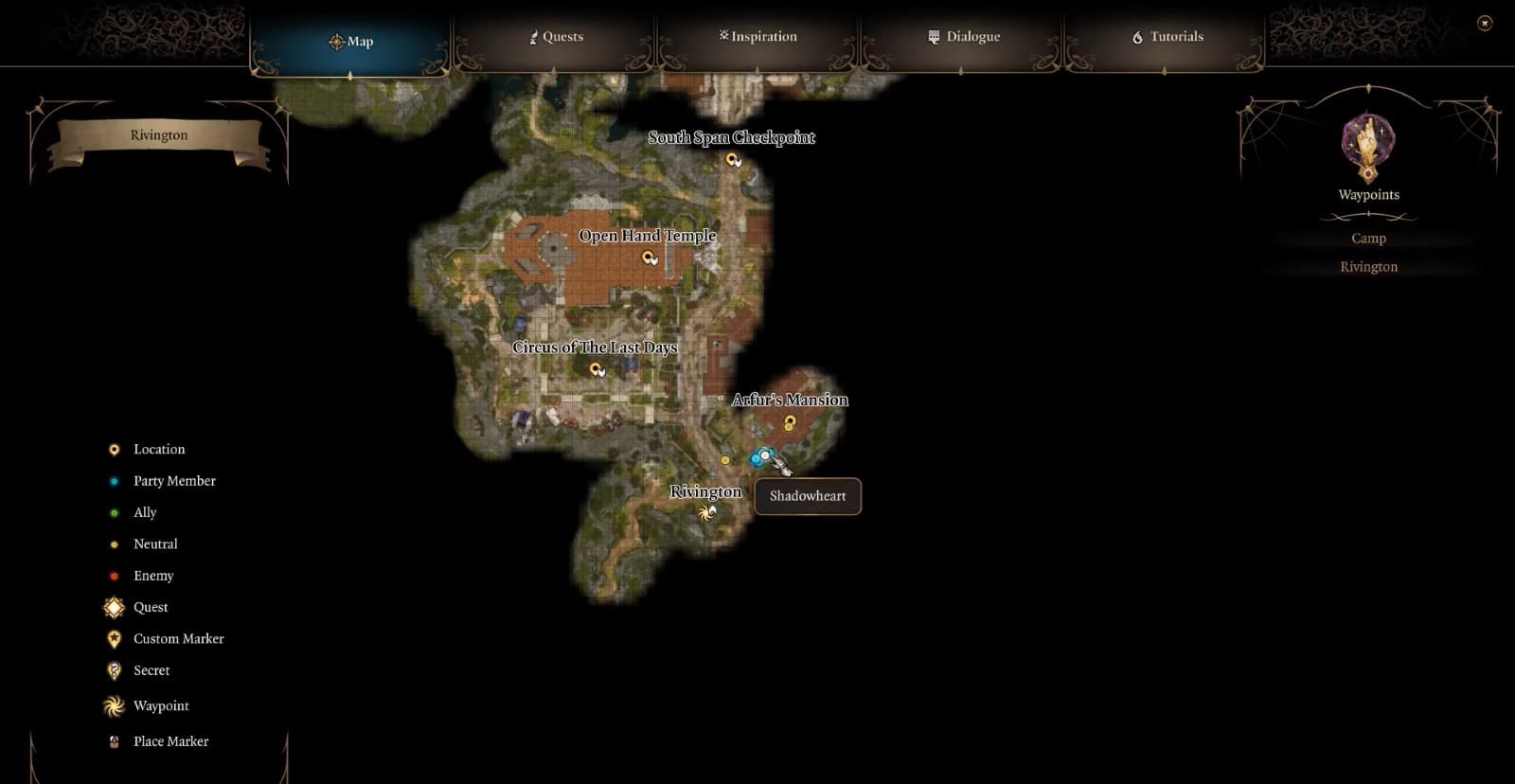
Task: Select the Dialogue tab
Action: click(964, 37)
